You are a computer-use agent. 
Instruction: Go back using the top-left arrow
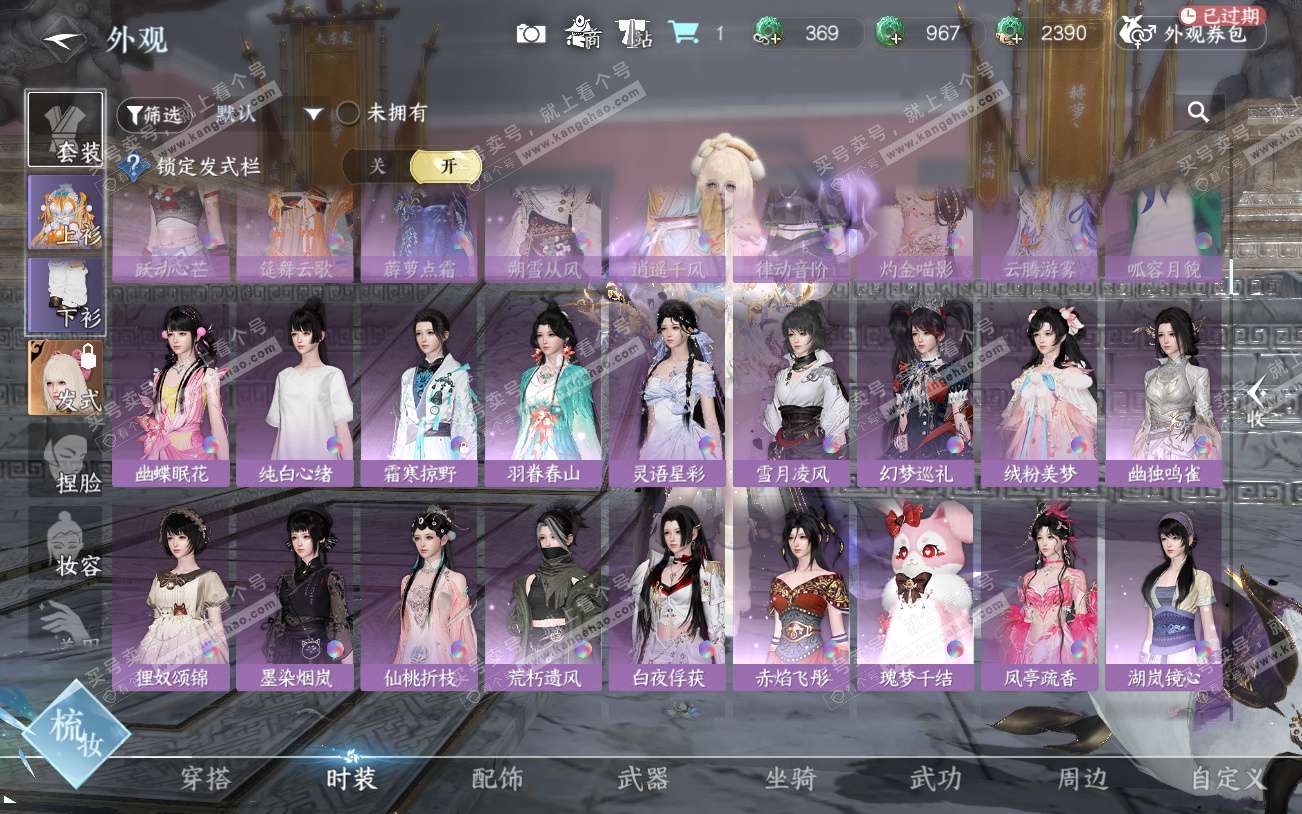click(x=64, y=38)
